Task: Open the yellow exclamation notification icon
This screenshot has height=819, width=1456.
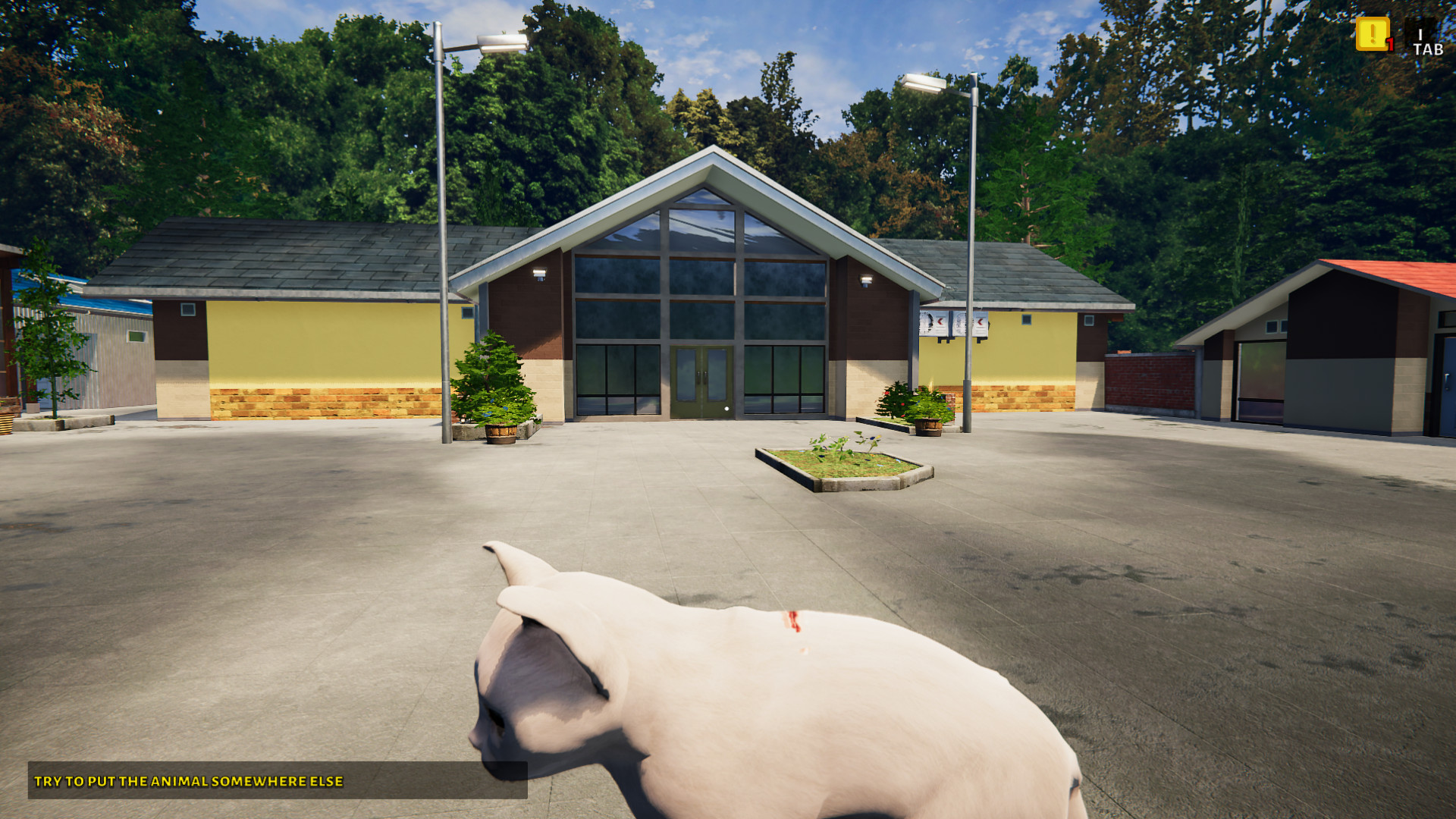Action: [1372, 36]
